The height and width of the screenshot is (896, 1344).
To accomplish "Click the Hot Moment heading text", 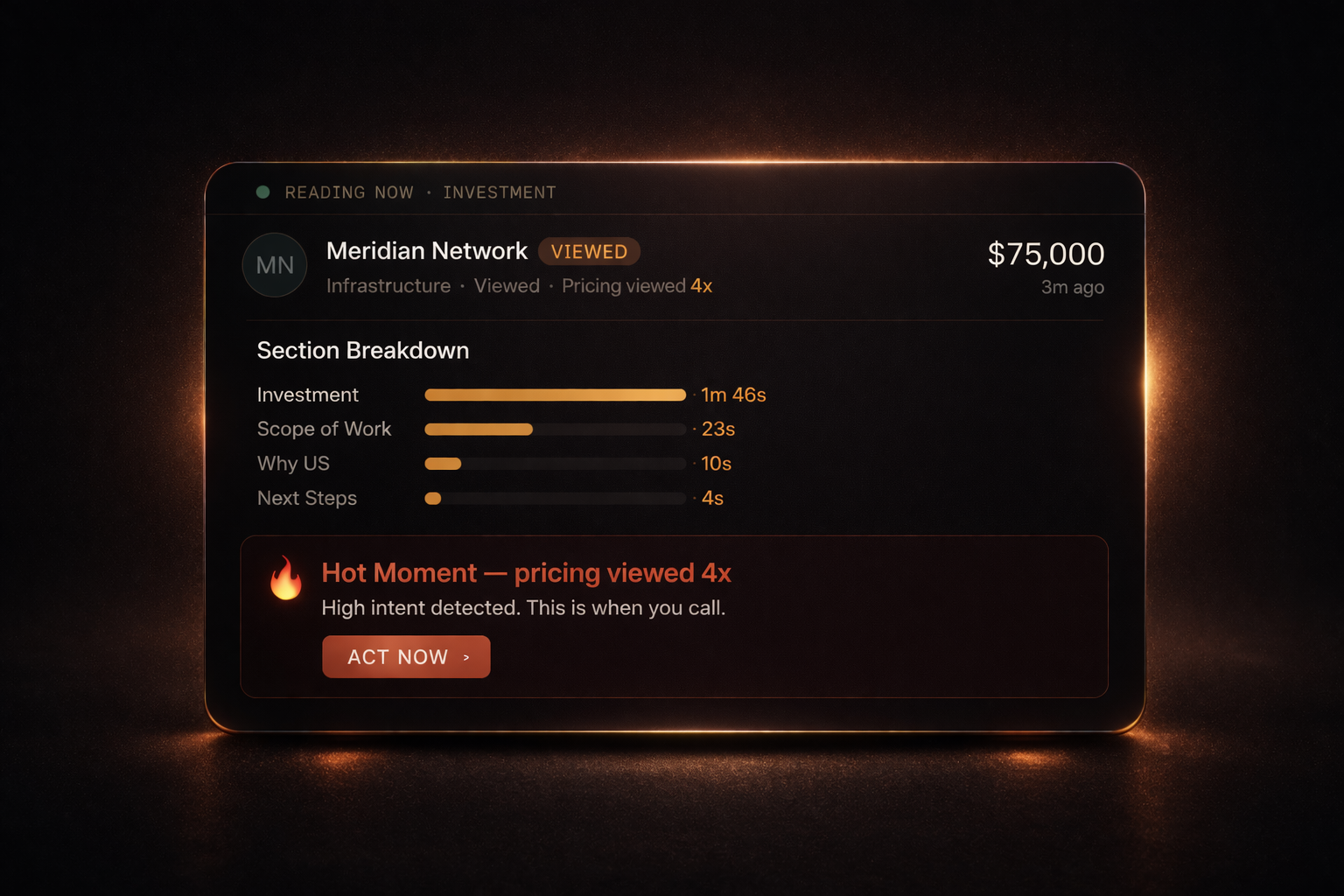I will [528, 573].
